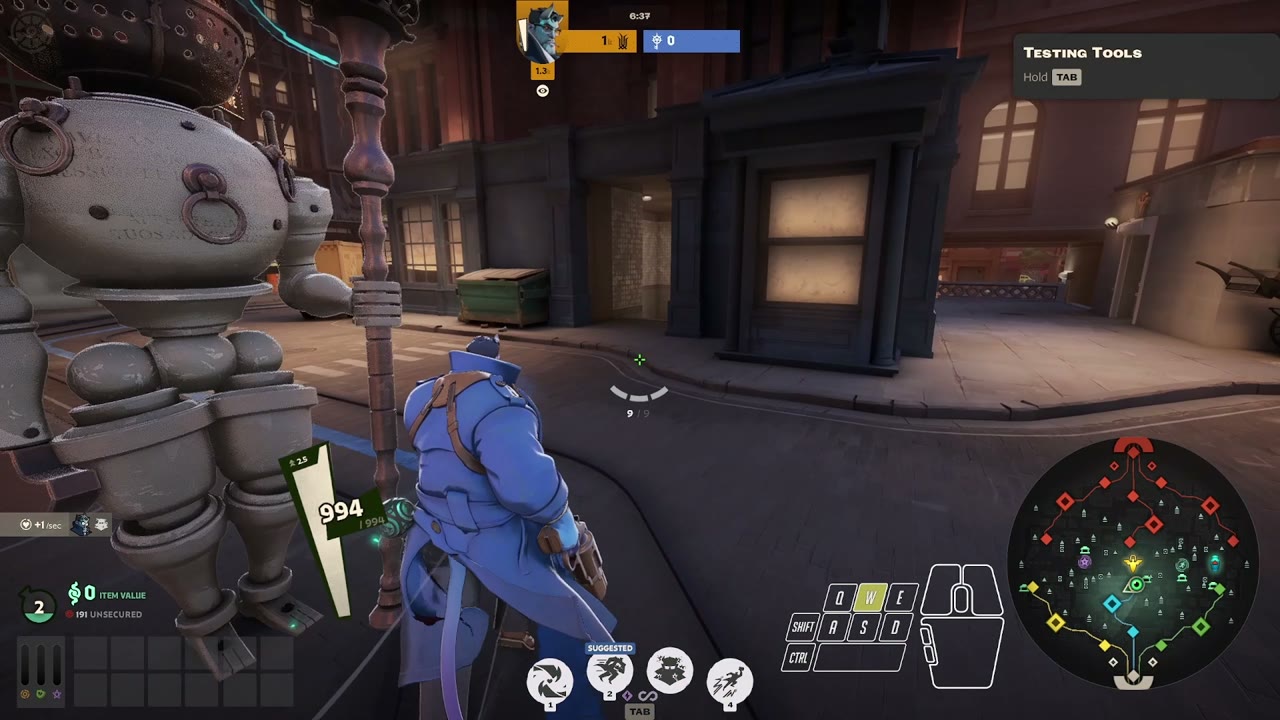Open the suggested build via the TAB key badge
The width and height of the screenshot is (1280, 720).
pyautogui.click(x=640, y=710)
